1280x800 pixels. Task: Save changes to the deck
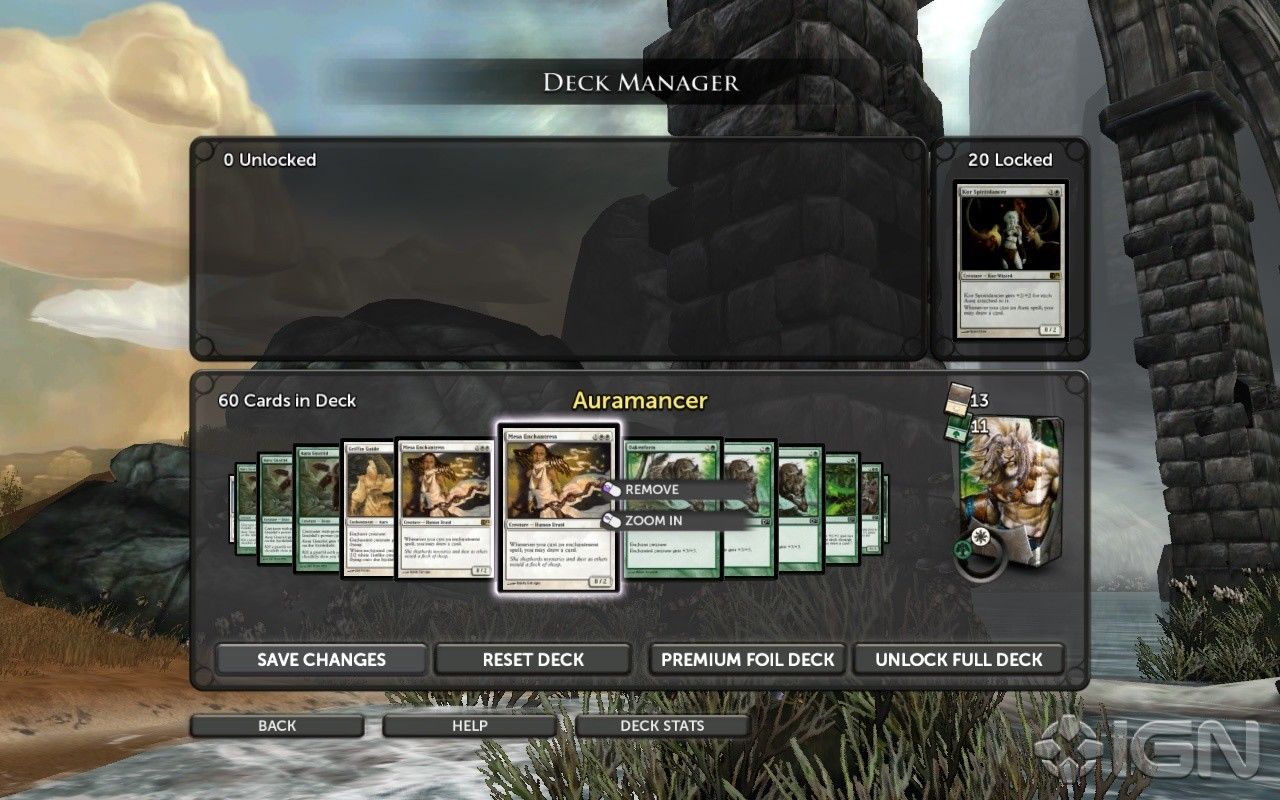(321, 660)
